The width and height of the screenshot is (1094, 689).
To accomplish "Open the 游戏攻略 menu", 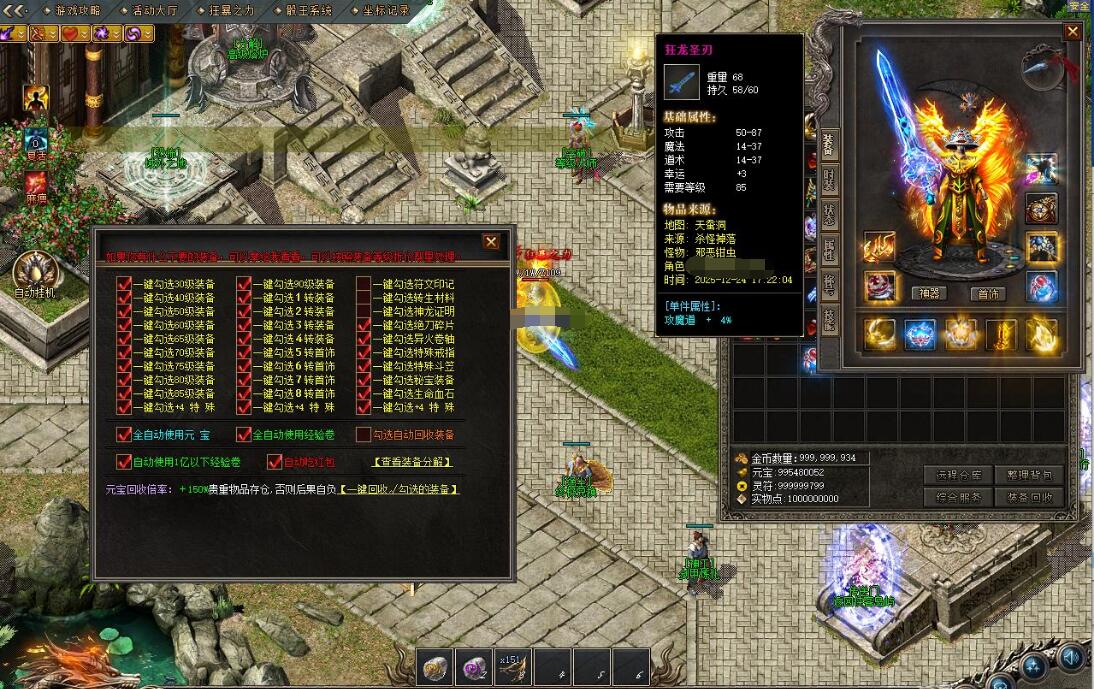I will click(77, 11).
